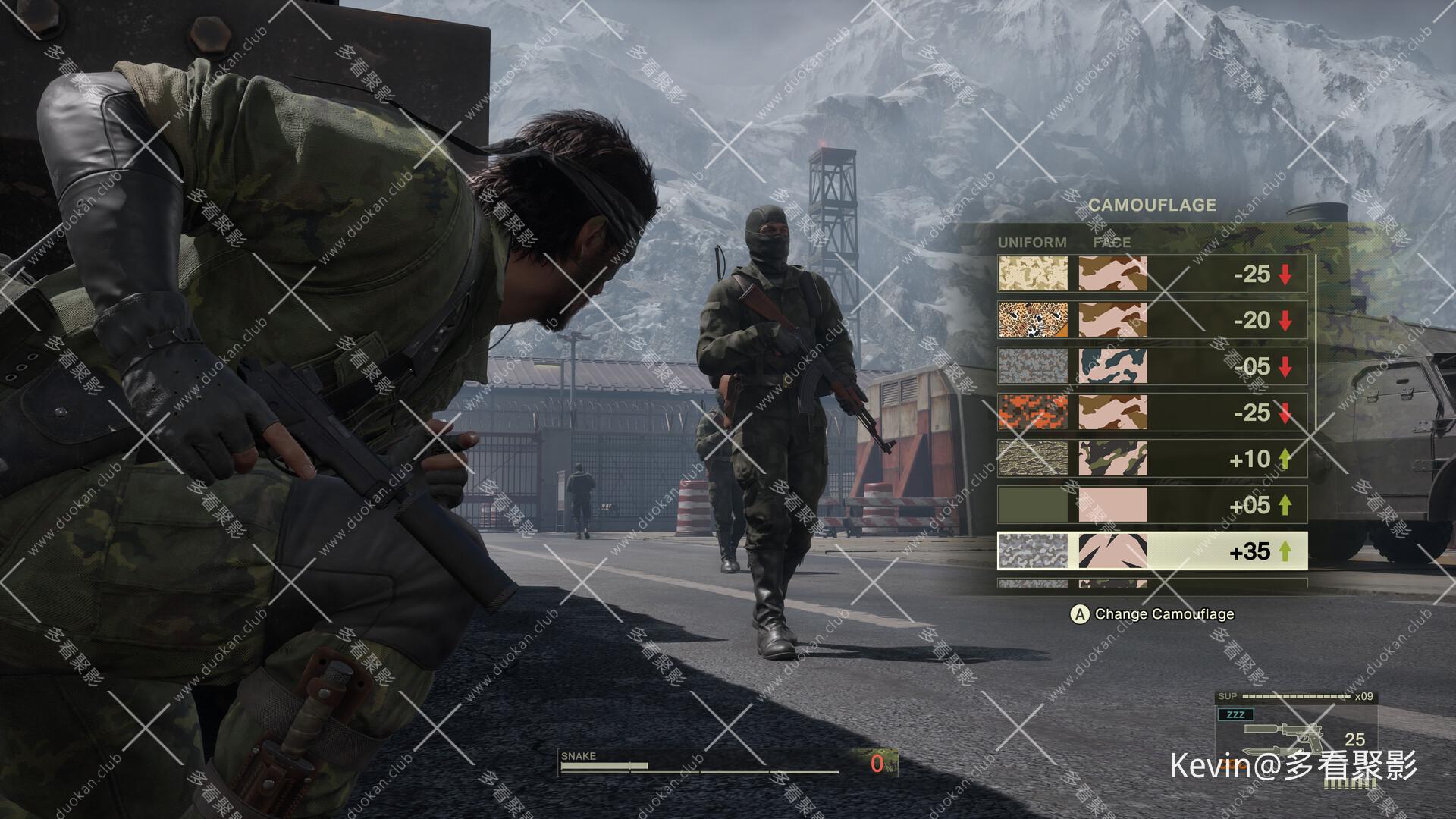The height and width of the screenshot is (819, 1456).
Task: Pick the grey uniform row rated -05
Action: pyautogui.click(x=1152, y=367)
